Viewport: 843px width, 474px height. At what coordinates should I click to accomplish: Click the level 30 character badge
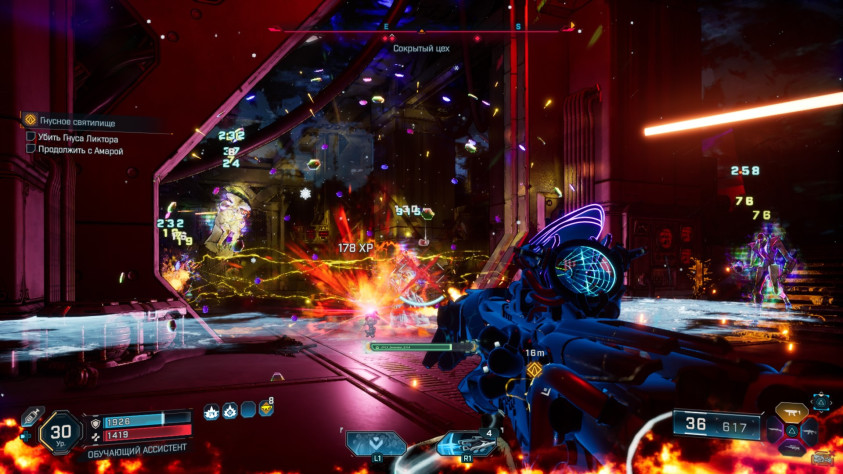(59, 433)
